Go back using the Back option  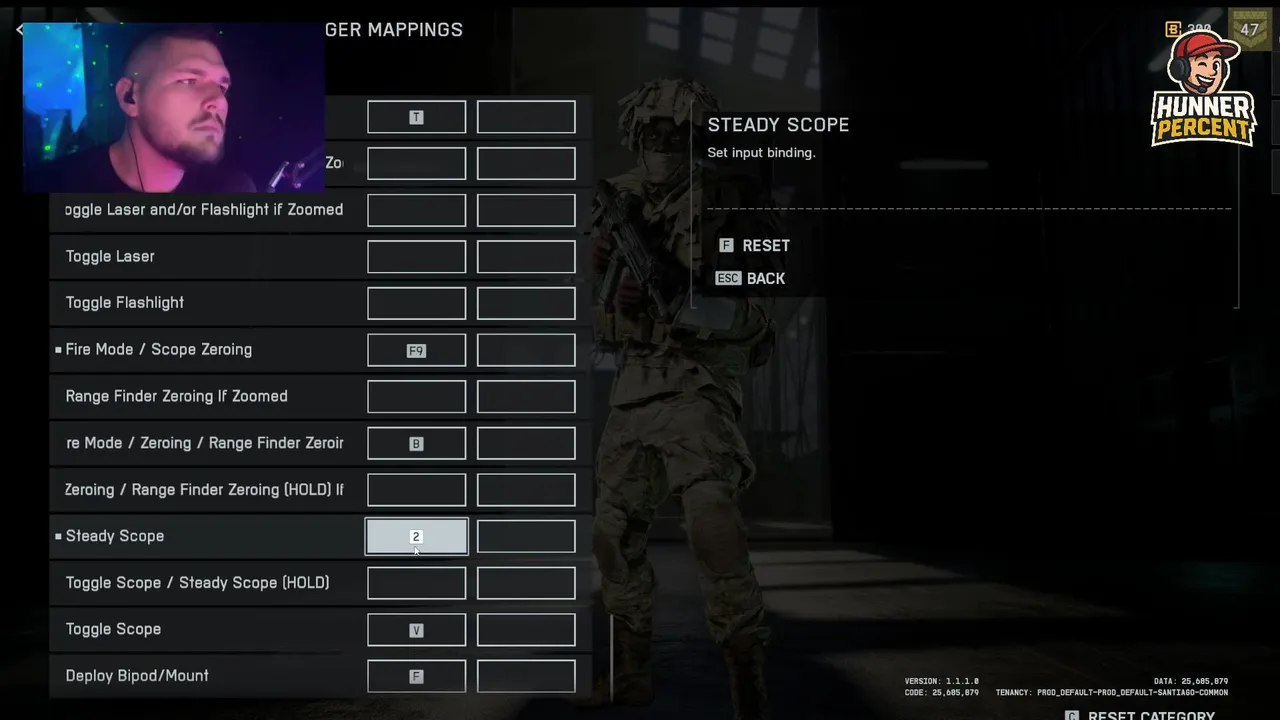pyautogui.click(x=752, y=279)
